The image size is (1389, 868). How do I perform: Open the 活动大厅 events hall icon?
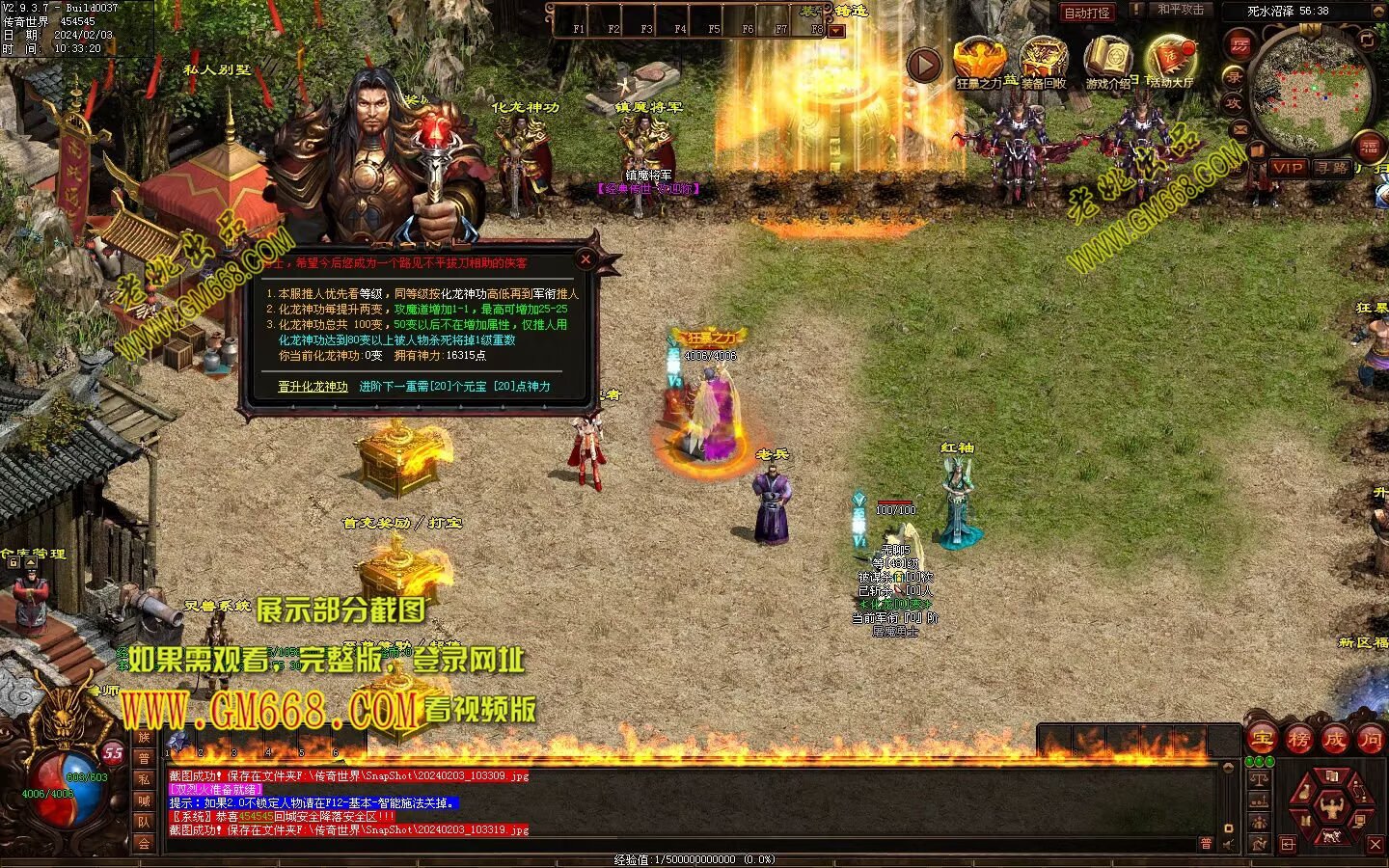coord(1171,60)
